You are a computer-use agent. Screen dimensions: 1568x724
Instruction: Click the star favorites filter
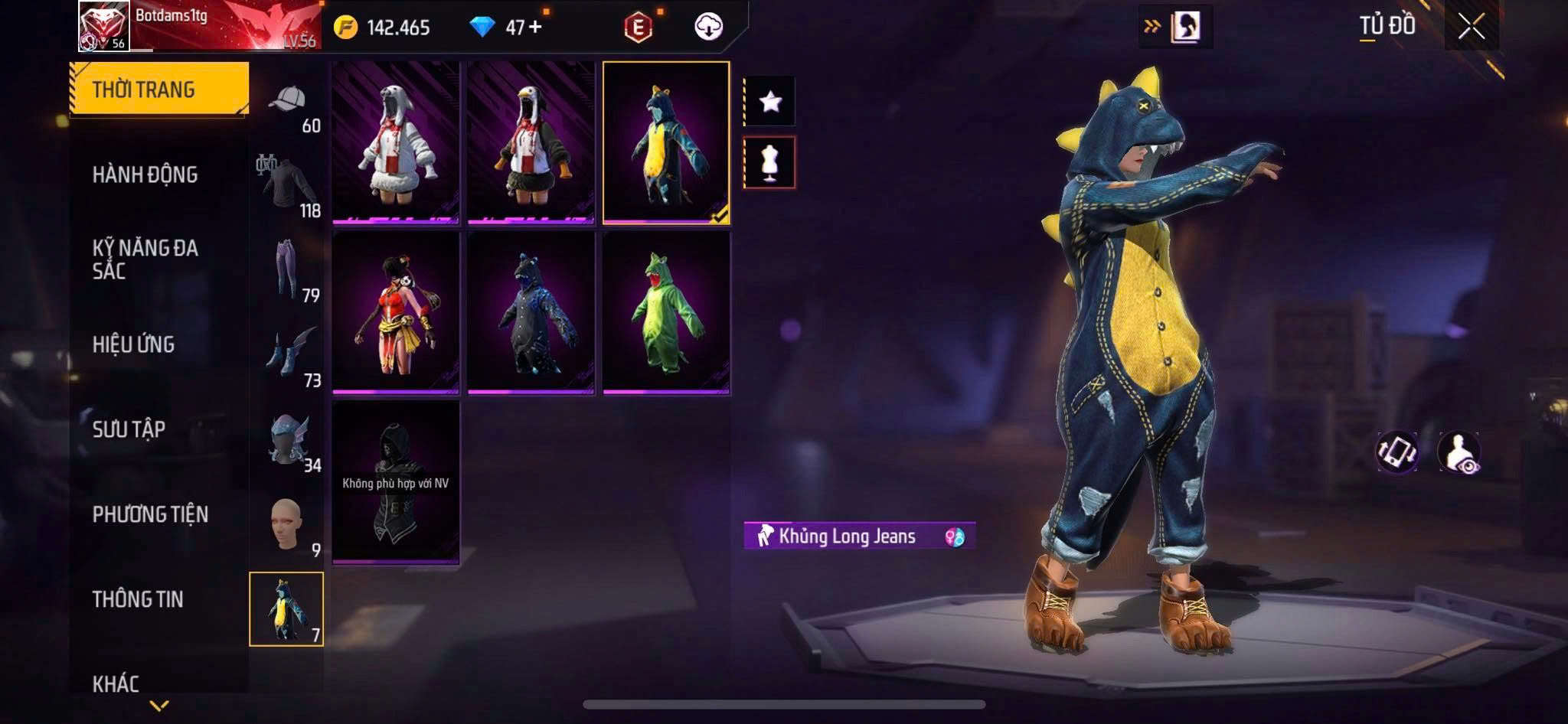click(770, 101)
